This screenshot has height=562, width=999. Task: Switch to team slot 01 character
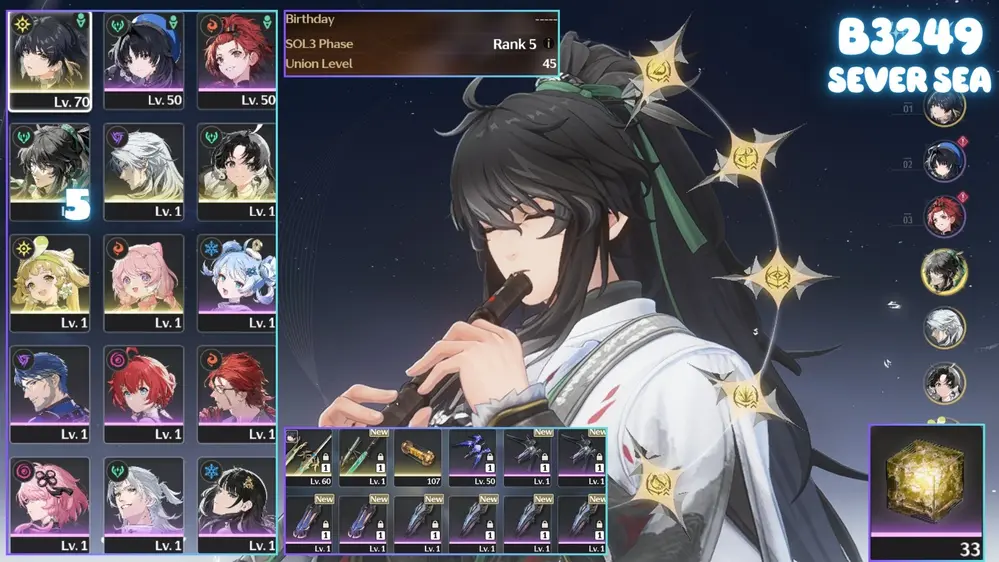[943, 108]
